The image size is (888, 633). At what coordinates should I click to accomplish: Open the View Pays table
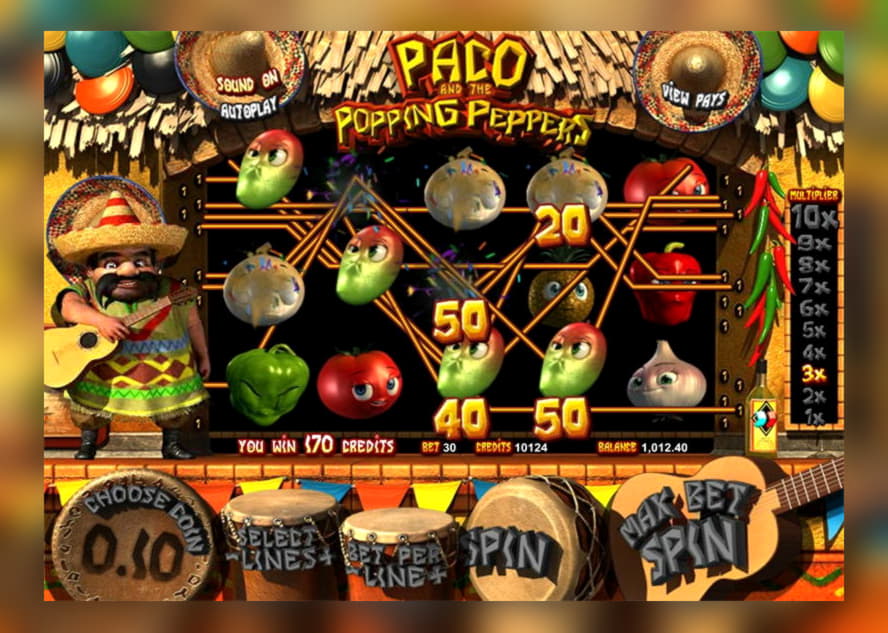pos(694,96)
